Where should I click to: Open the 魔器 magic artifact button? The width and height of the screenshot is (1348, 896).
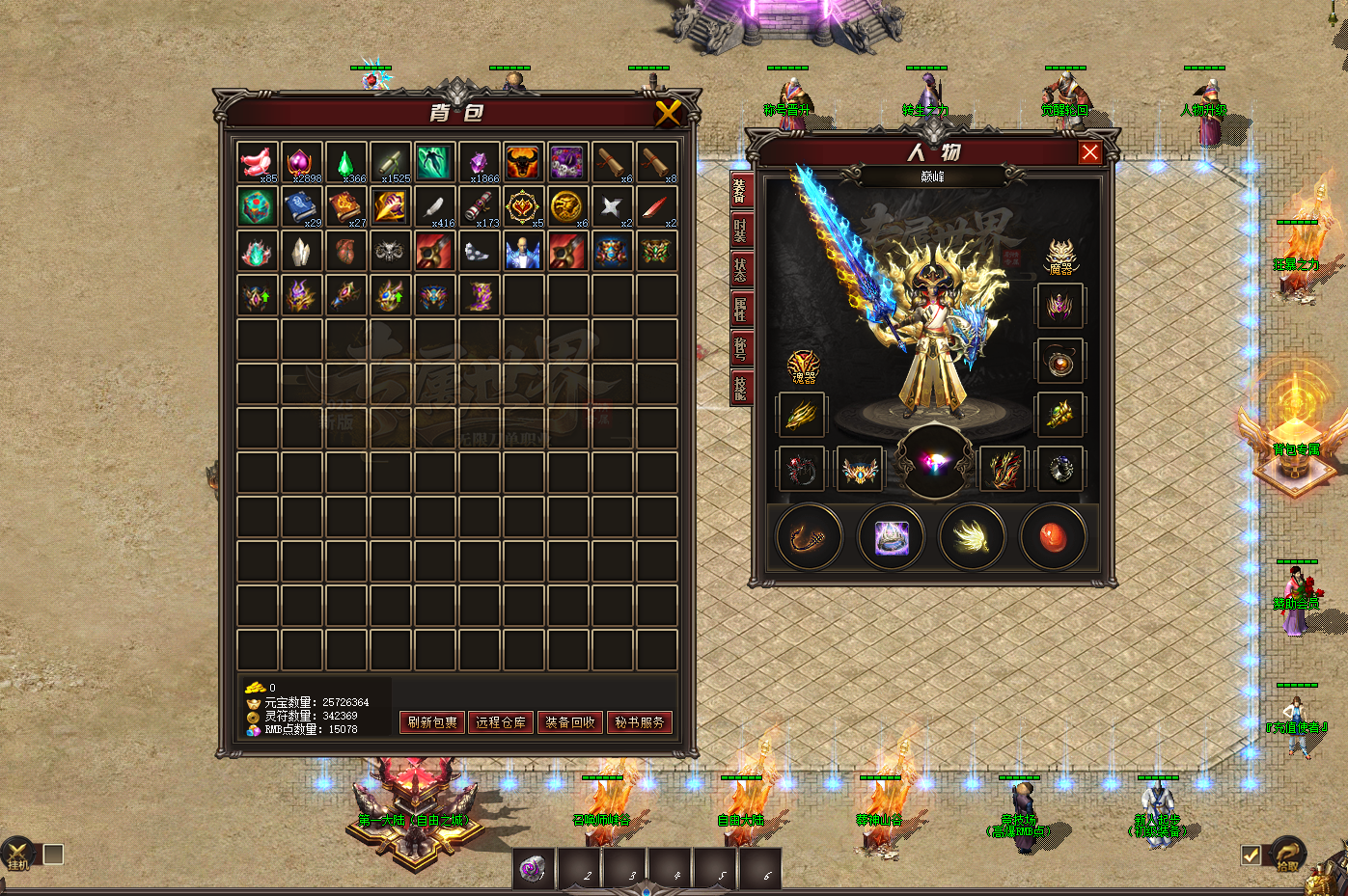coord(1060,257)
